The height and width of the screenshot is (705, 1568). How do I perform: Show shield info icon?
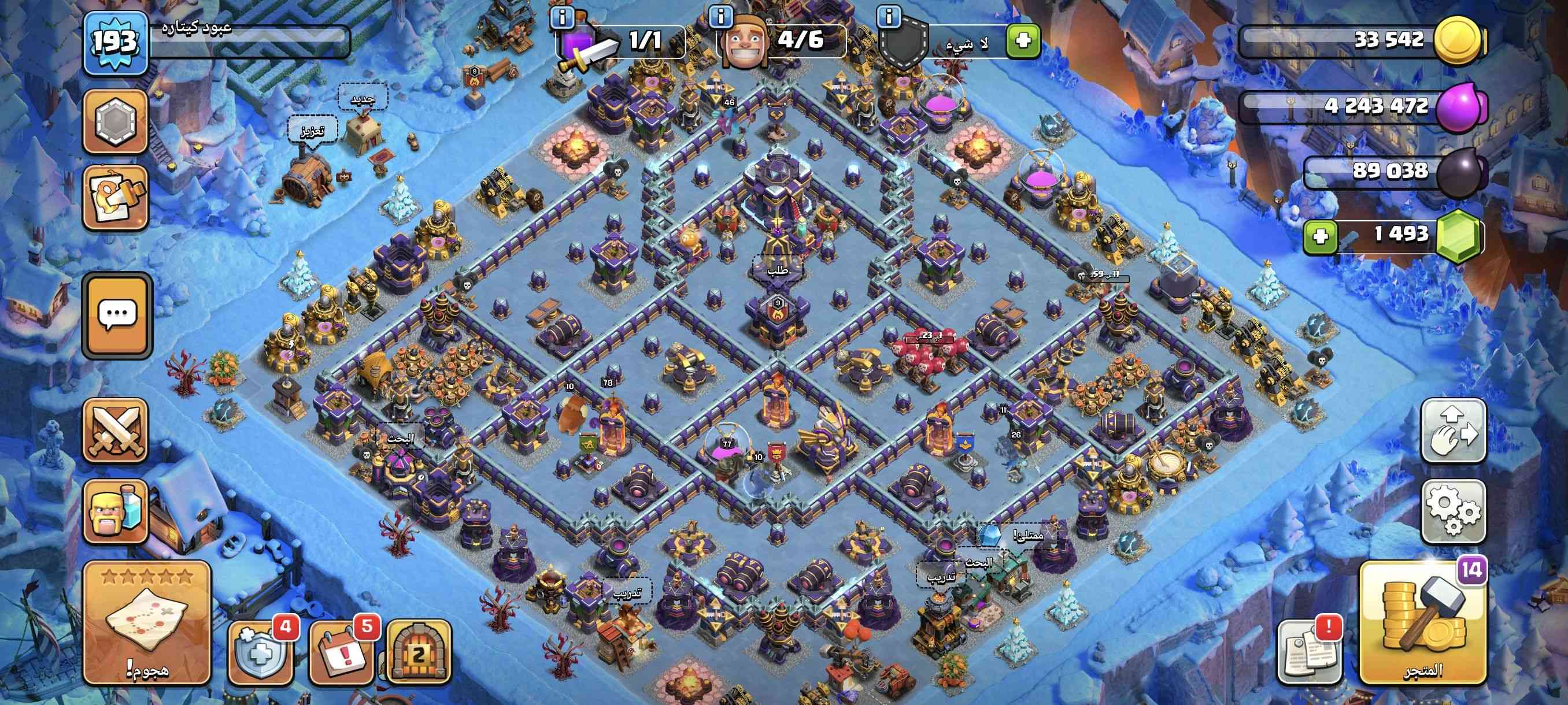pyautogui.click(x=889, y=16)
